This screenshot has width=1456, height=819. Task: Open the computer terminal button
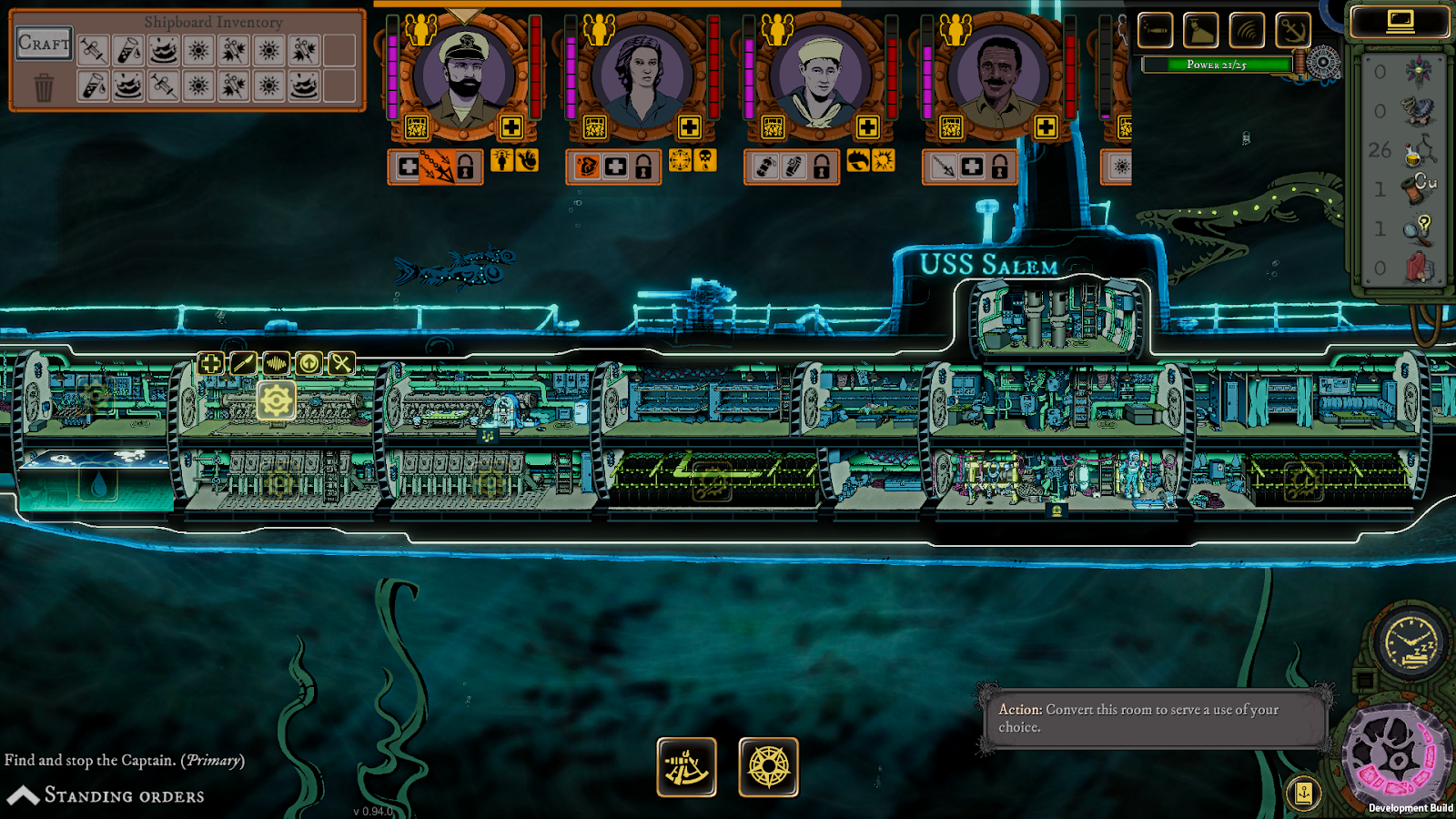1400,22
